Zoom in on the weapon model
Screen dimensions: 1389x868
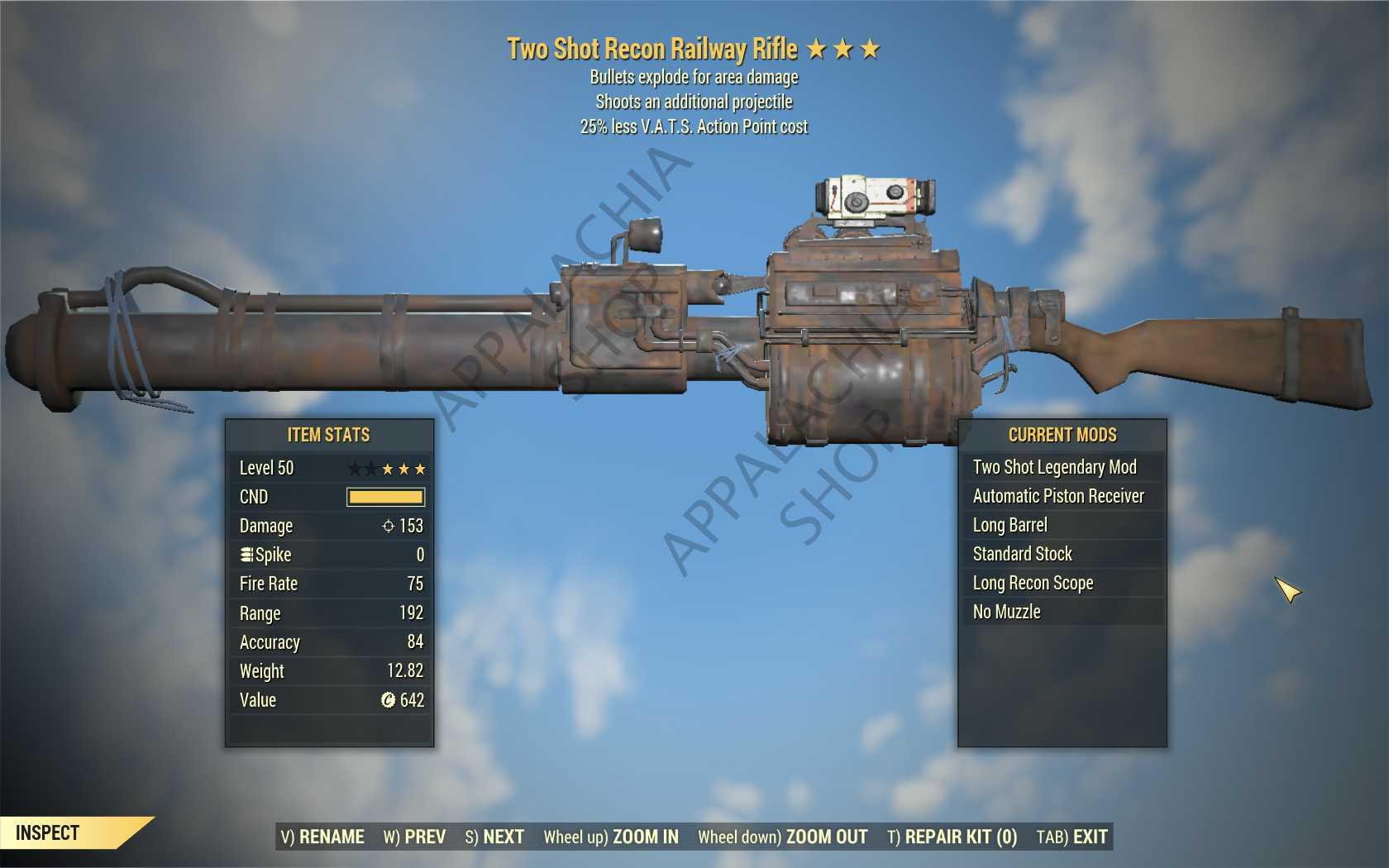tap(611, 837)
